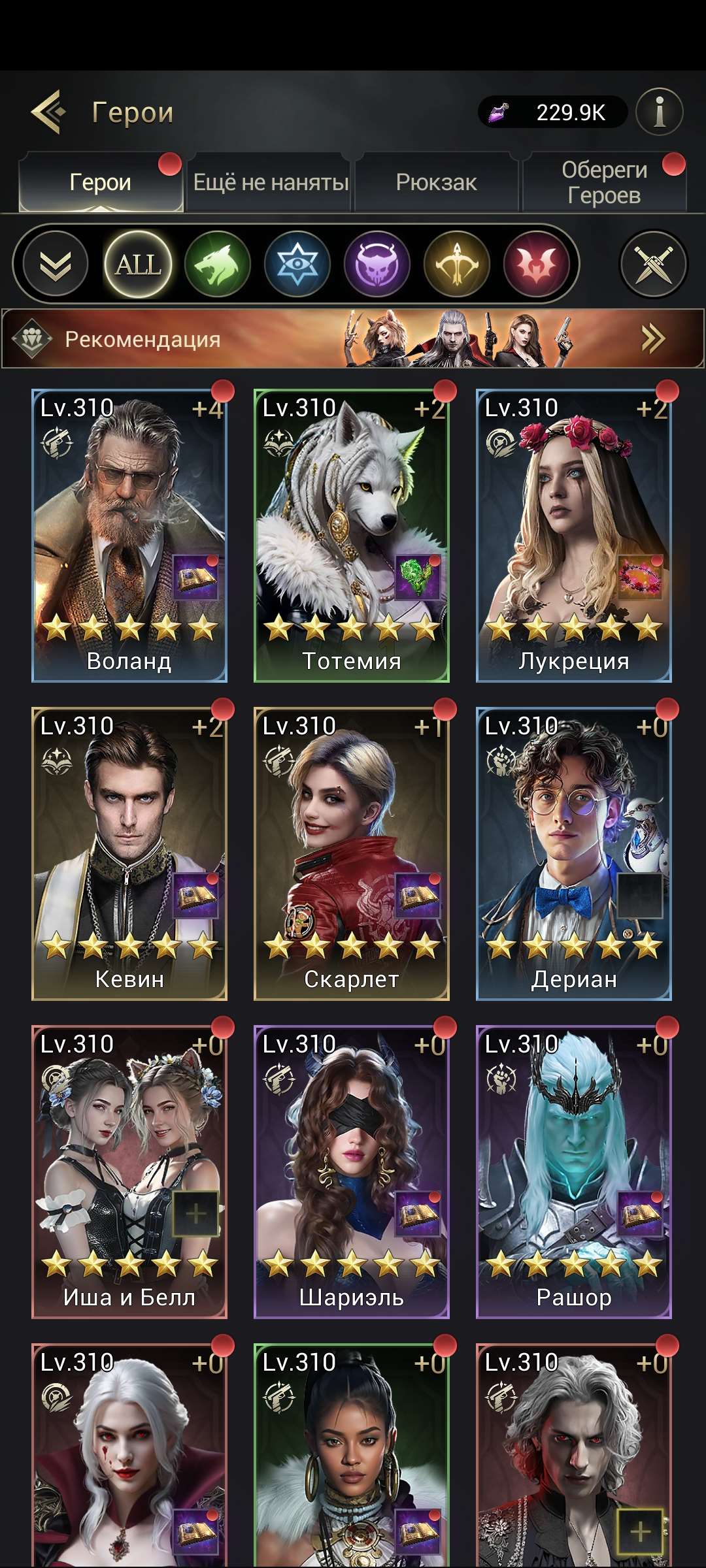This screenshot has height=1568, width=706.
Task: Select the Кевин hero card
Action: pos(129,853)
